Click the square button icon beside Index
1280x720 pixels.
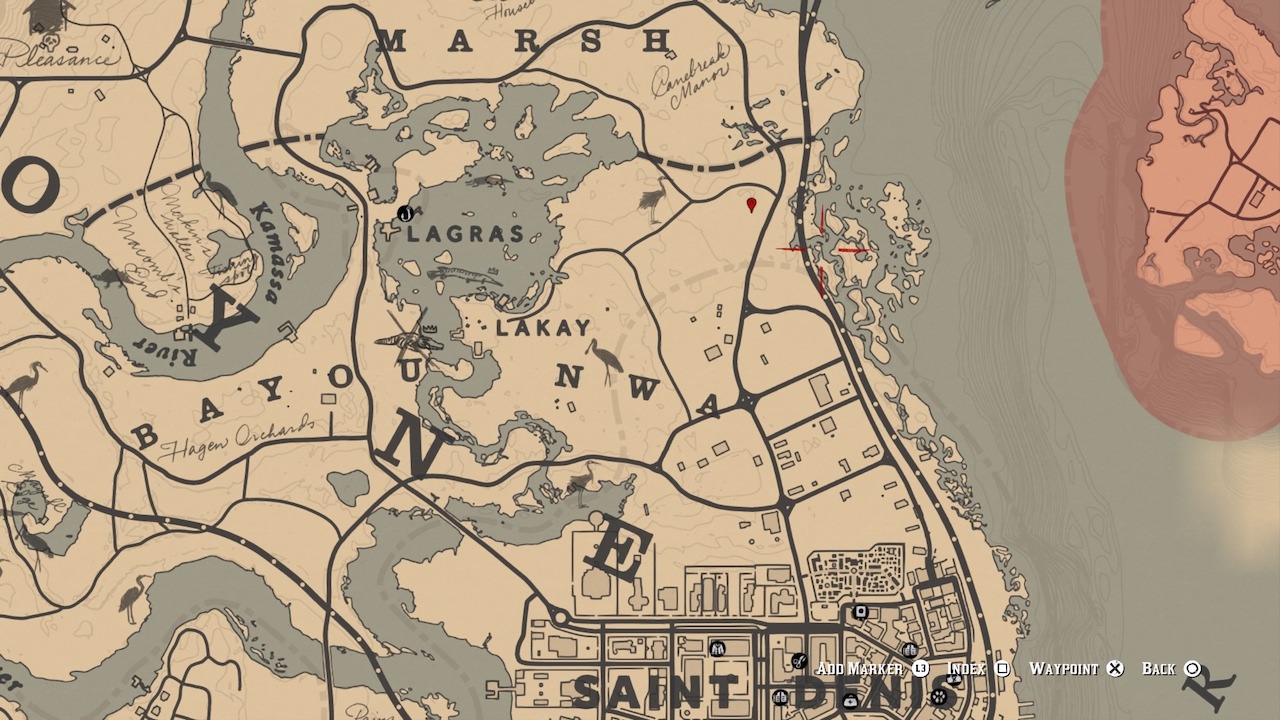point(1004,668)
